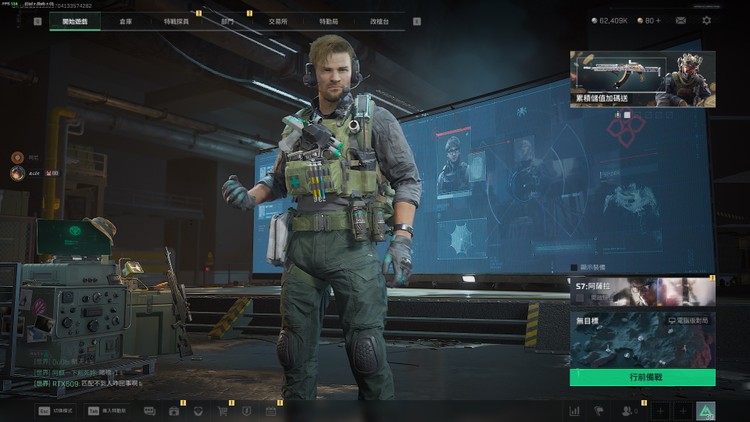Open settings with the gear icon
The width and height of the screenshot is (750, 422).
[707, 20]
